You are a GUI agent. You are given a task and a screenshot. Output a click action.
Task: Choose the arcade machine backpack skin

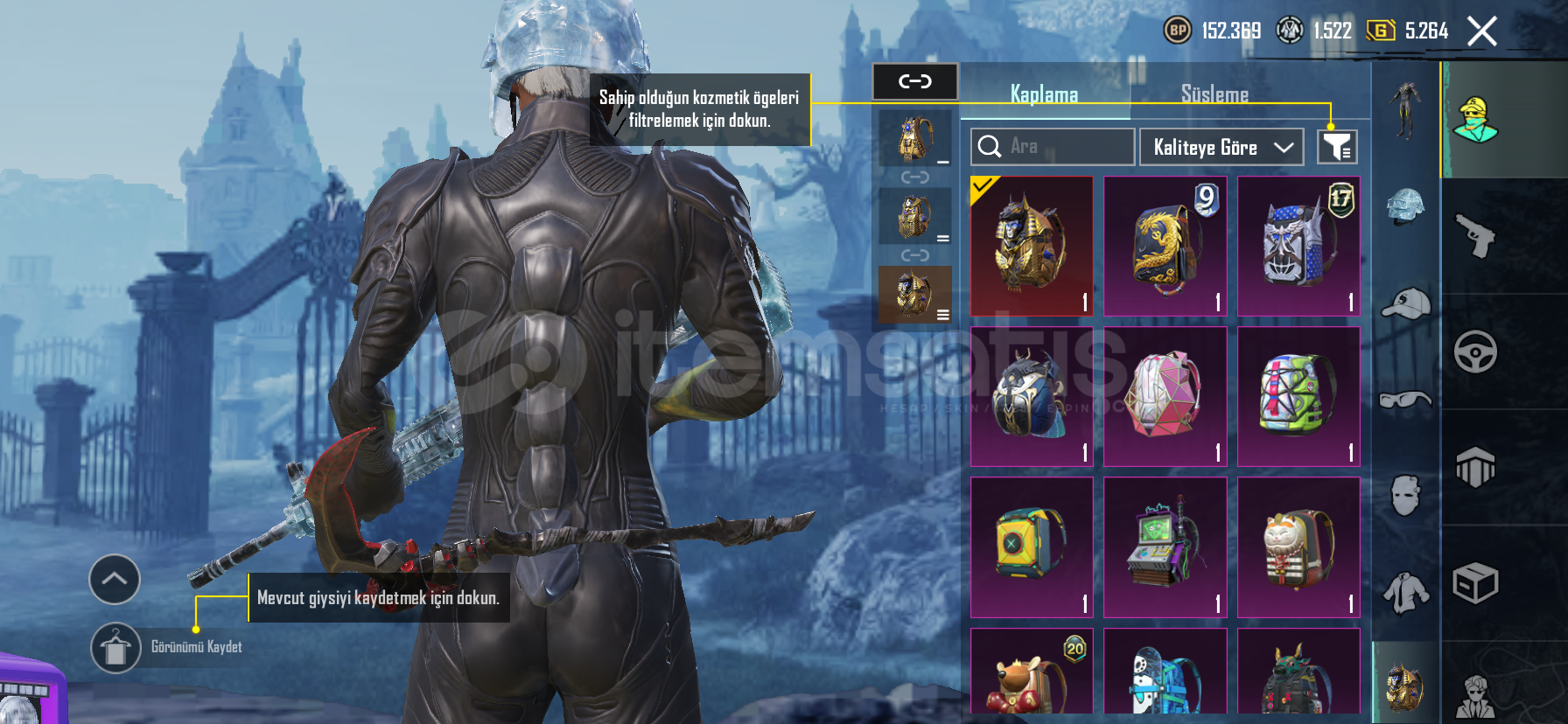pos(1165,547)
